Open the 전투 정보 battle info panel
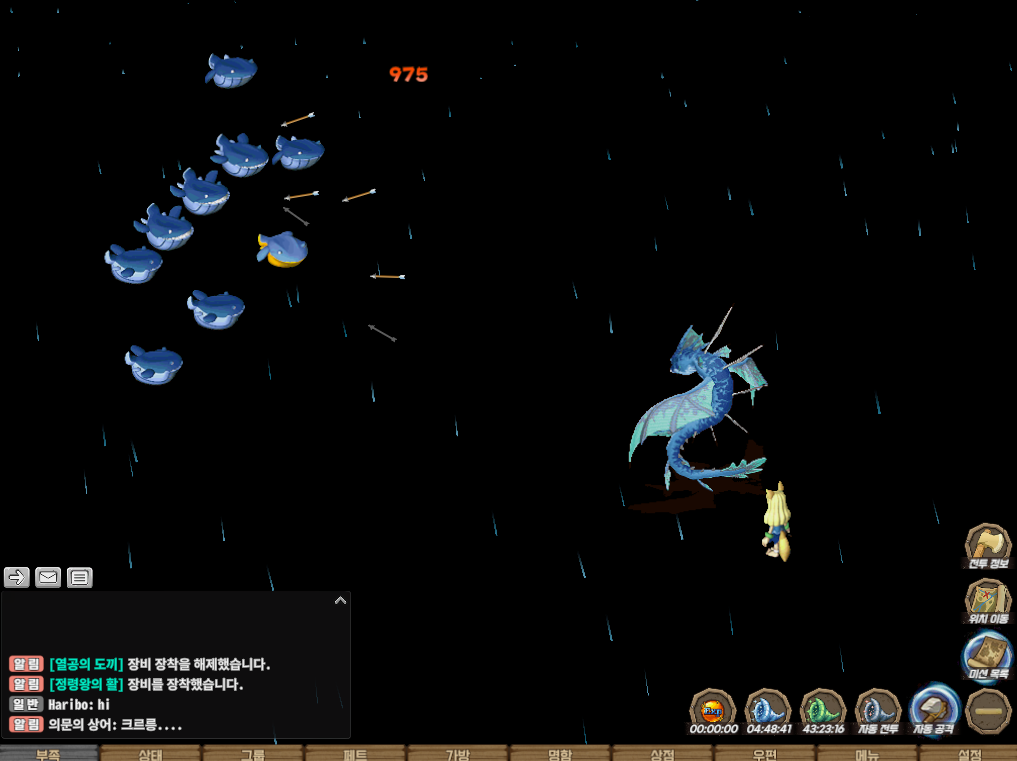 [987, 546]
